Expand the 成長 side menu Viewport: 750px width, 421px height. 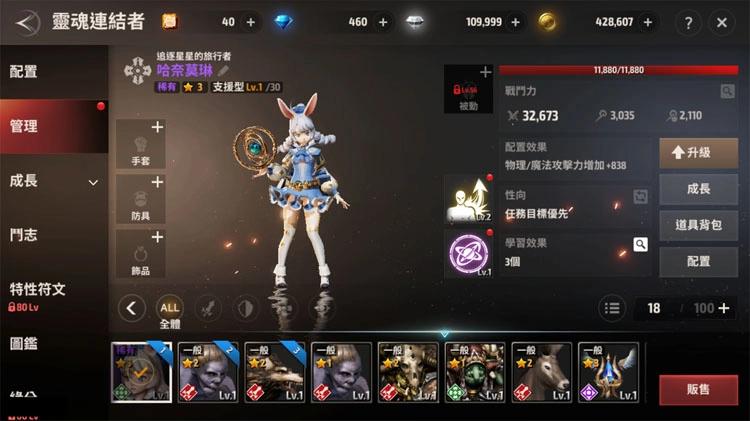tap(52, 181)
